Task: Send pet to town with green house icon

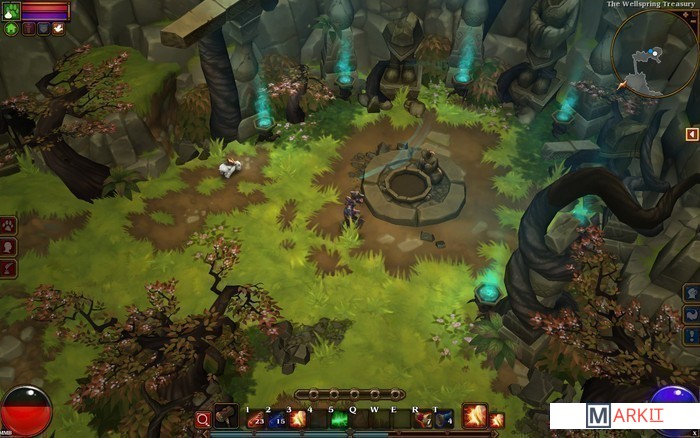Action: click(x=11, y=29)
